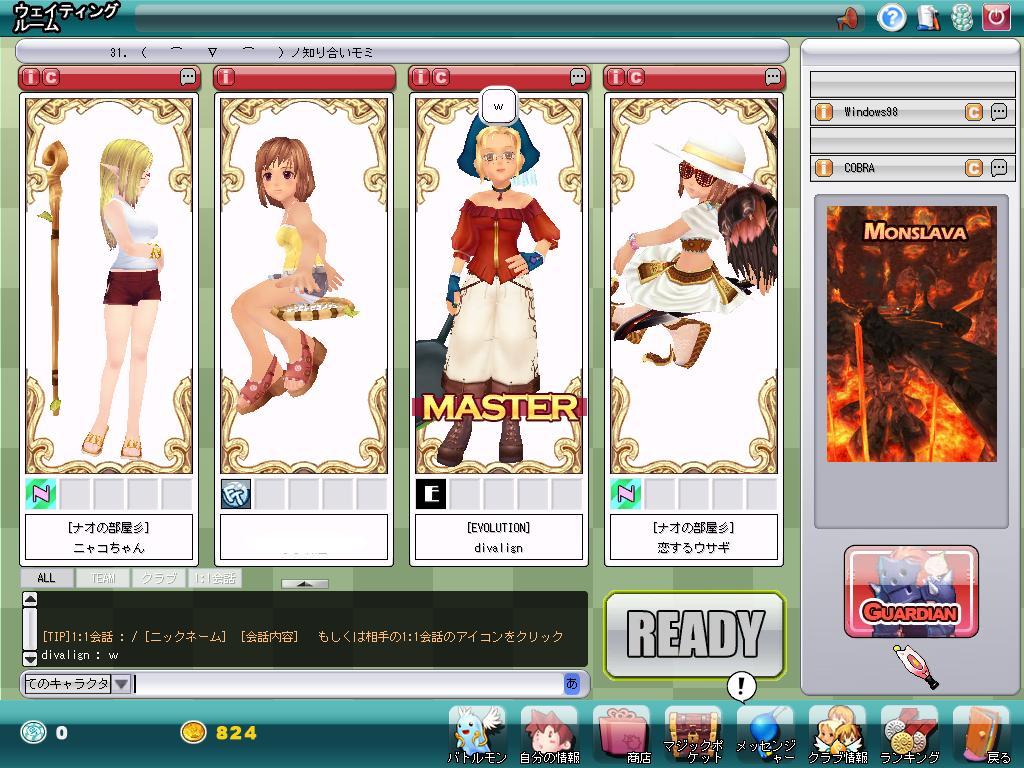Open the バトルモン menu
1024x768 pixels.
(x=477, y=735)
